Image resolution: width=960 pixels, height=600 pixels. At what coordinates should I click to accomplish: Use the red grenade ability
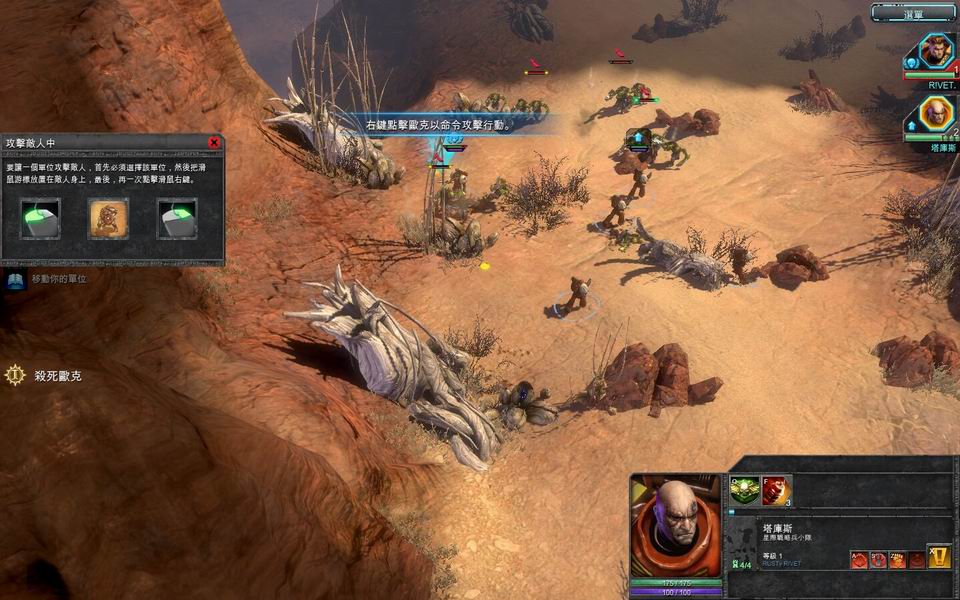coord(776,490)
